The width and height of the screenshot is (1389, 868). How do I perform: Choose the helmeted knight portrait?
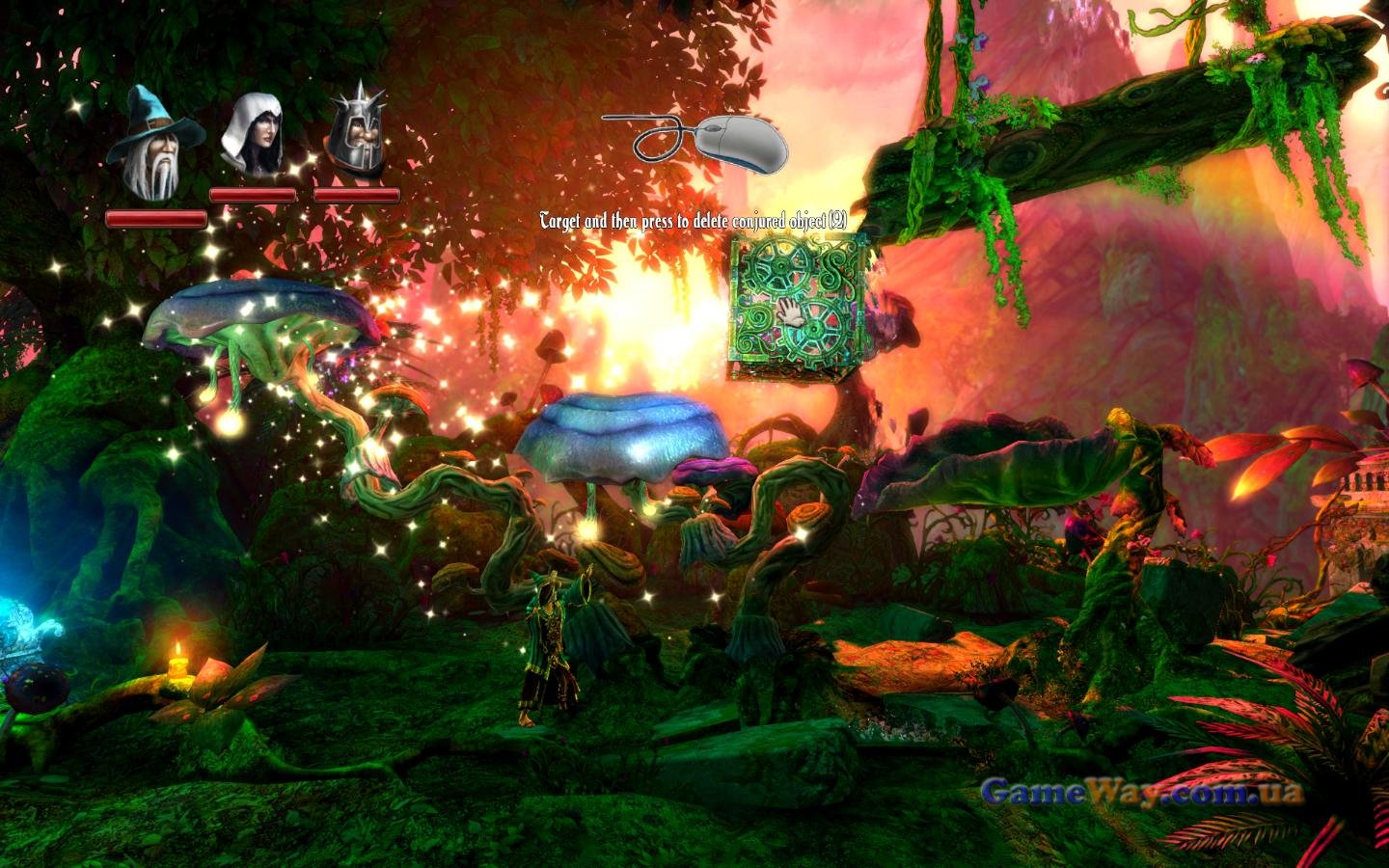pyautogui.click(x=355, y=135)
